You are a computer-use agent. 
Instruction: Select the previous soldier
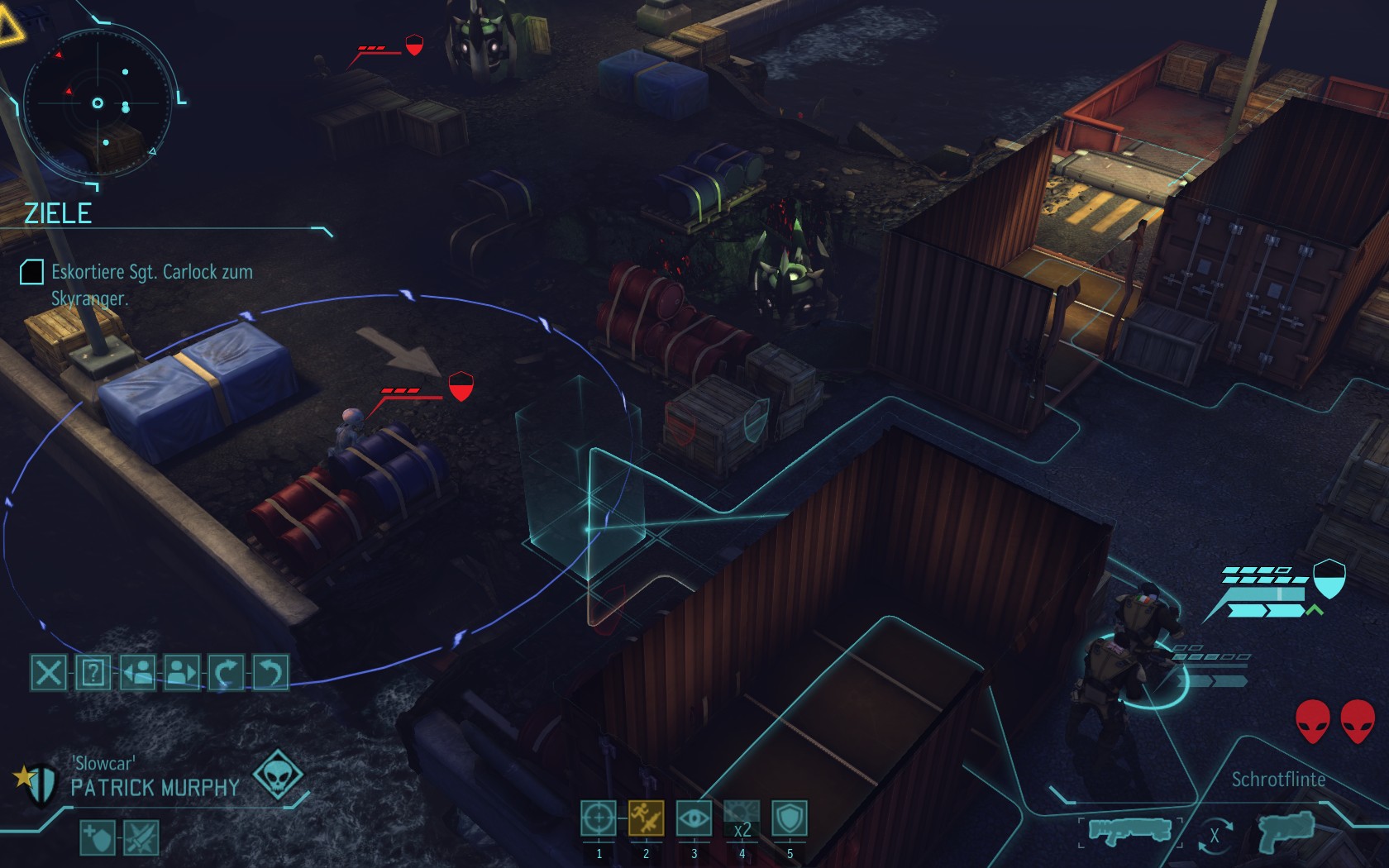point(137,672)
